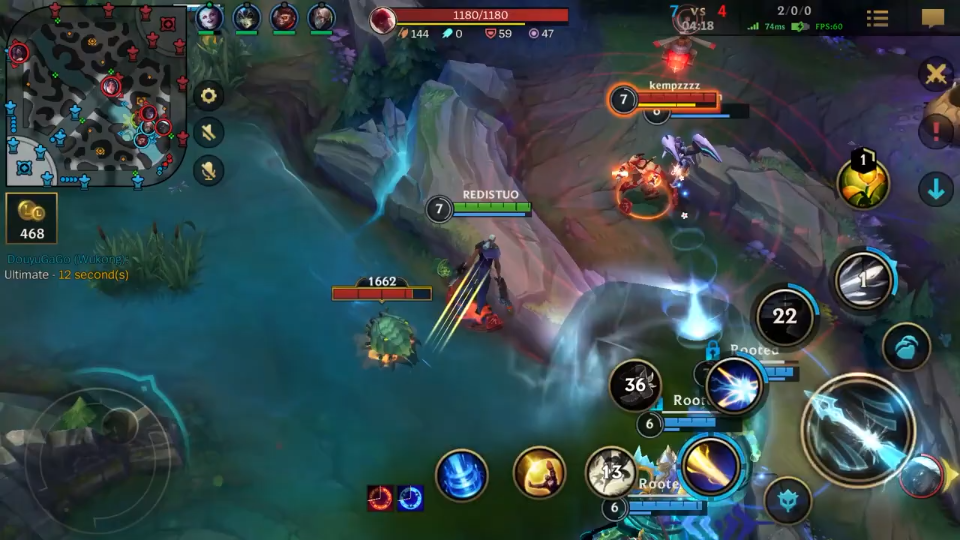This screenshot has height=540, width=960.
Task: Trigger the golden slash ability
Action: 711,465
